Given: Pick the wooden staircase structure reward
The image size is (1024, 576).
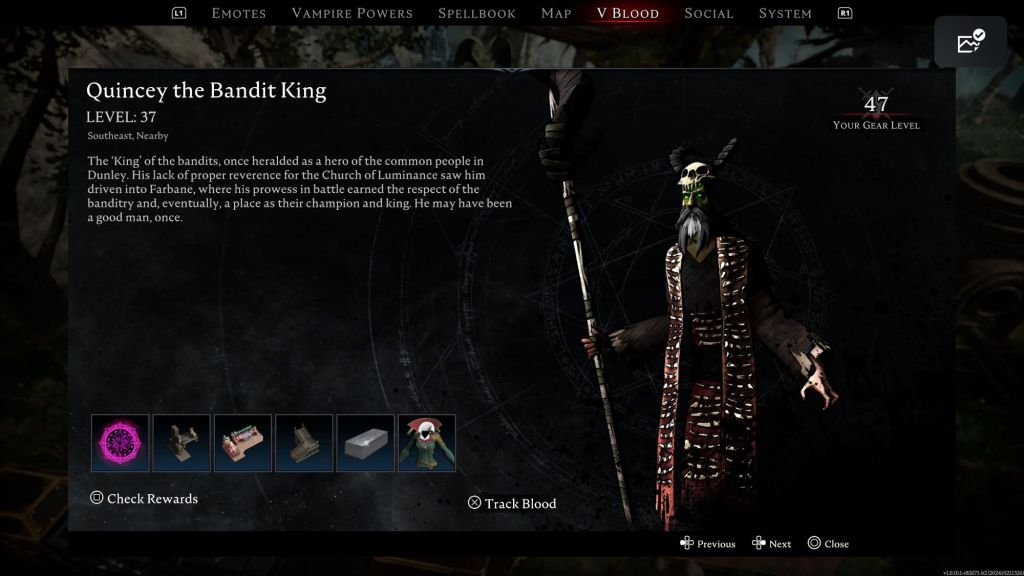Looking at the screenshot, I should click(x=304, y=443).
